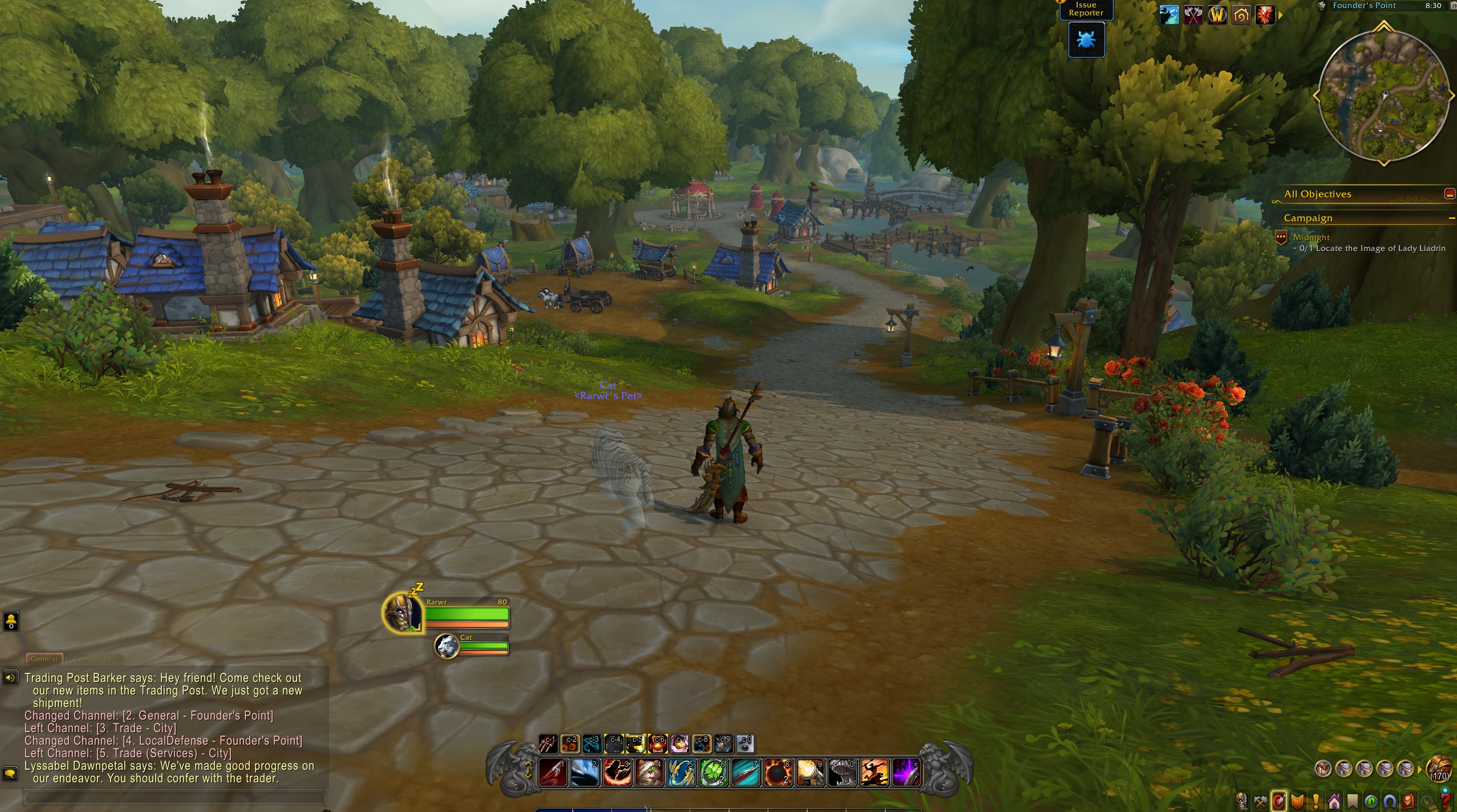This screenshot has width=1457, height=812.
Task: Open the Adventure Guide green eye icon
Action: pyautogui.click(x=1371, y=799)
